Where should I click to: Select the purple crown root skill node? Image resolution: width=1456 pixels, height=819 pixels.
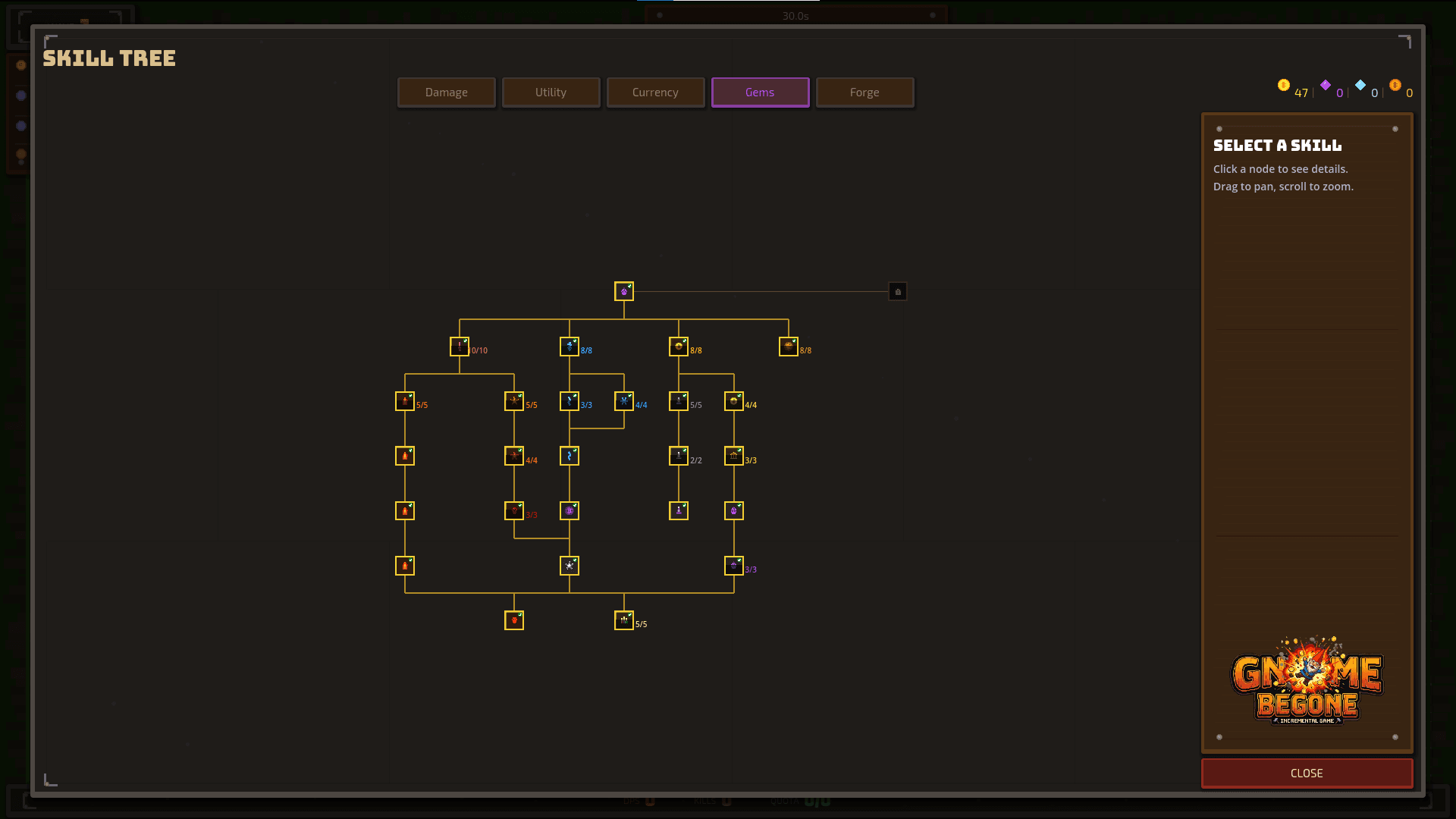click(623, 291)
